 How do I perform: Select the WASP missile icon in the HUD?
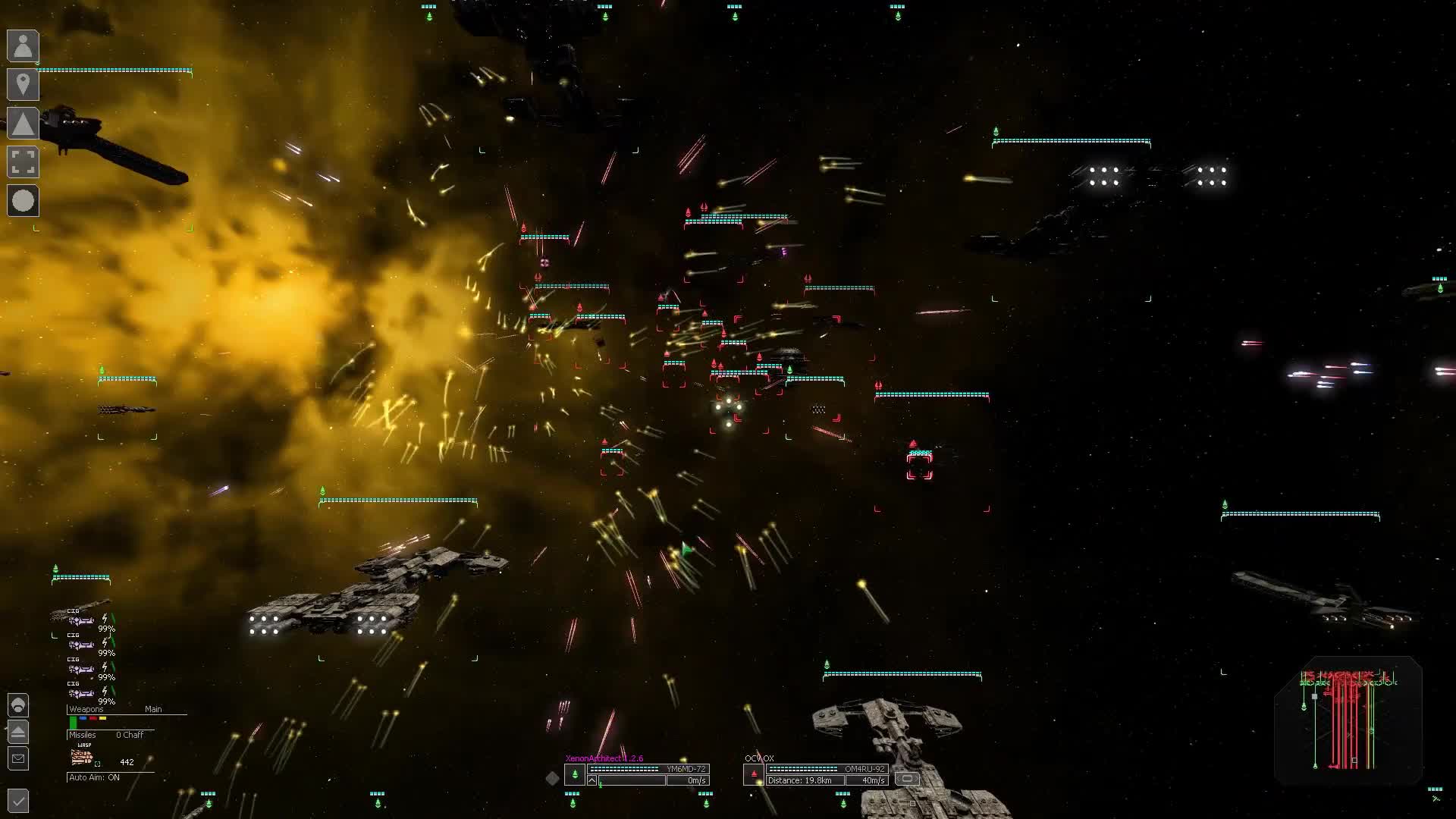pyautogui.click(x=81, y=756)
